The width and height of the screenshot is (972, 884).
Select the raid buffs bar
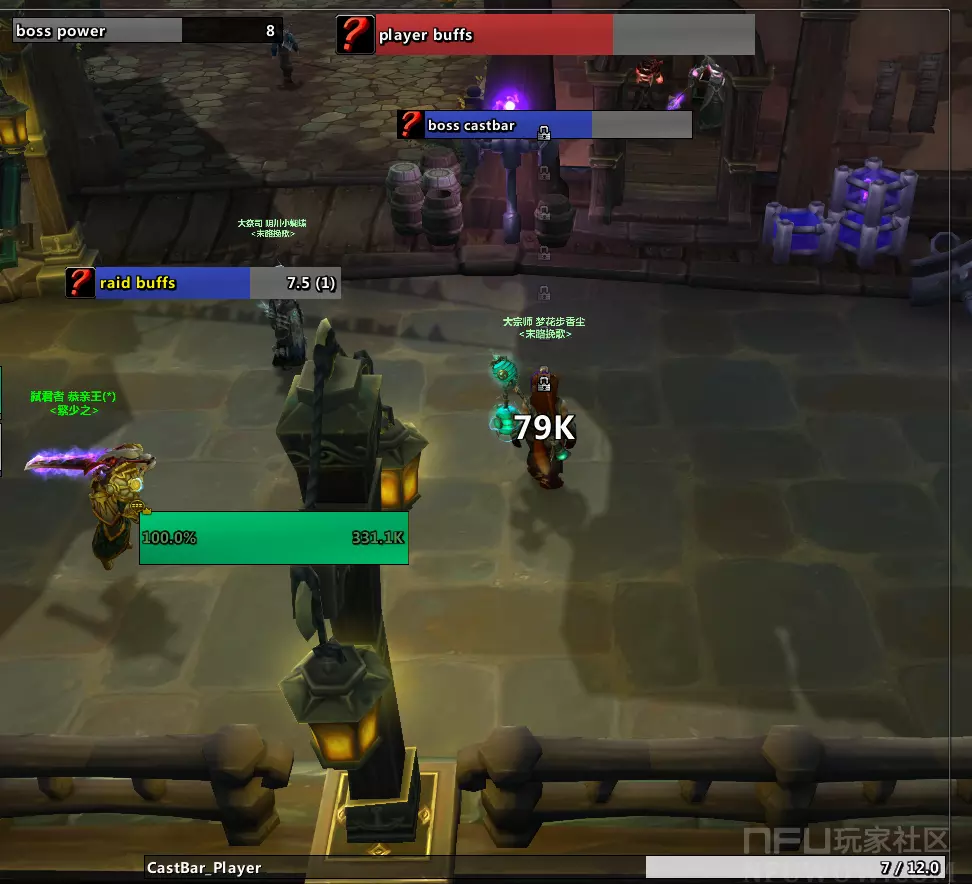click(x=217, y=283)
